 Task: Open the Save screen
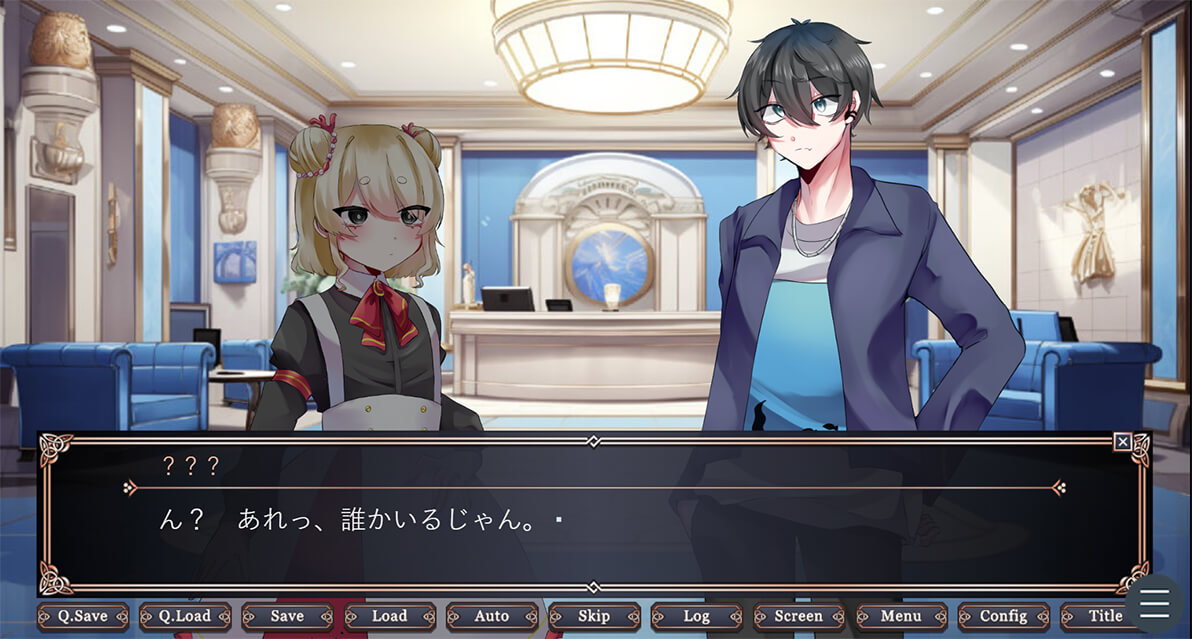coord(288,616)
